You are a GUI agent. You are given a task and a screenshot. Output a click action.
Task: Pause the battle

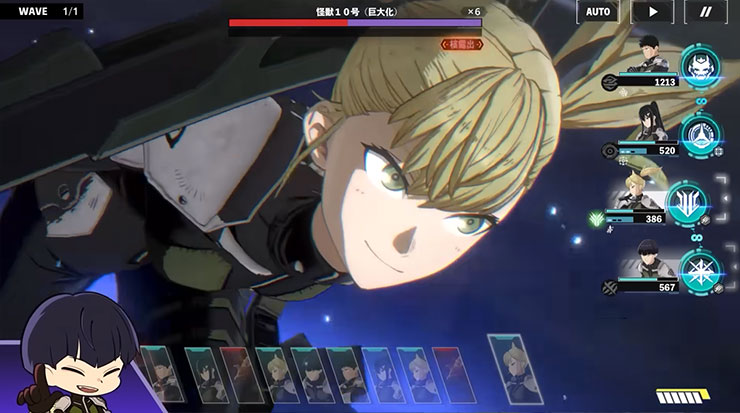point(705,12)
